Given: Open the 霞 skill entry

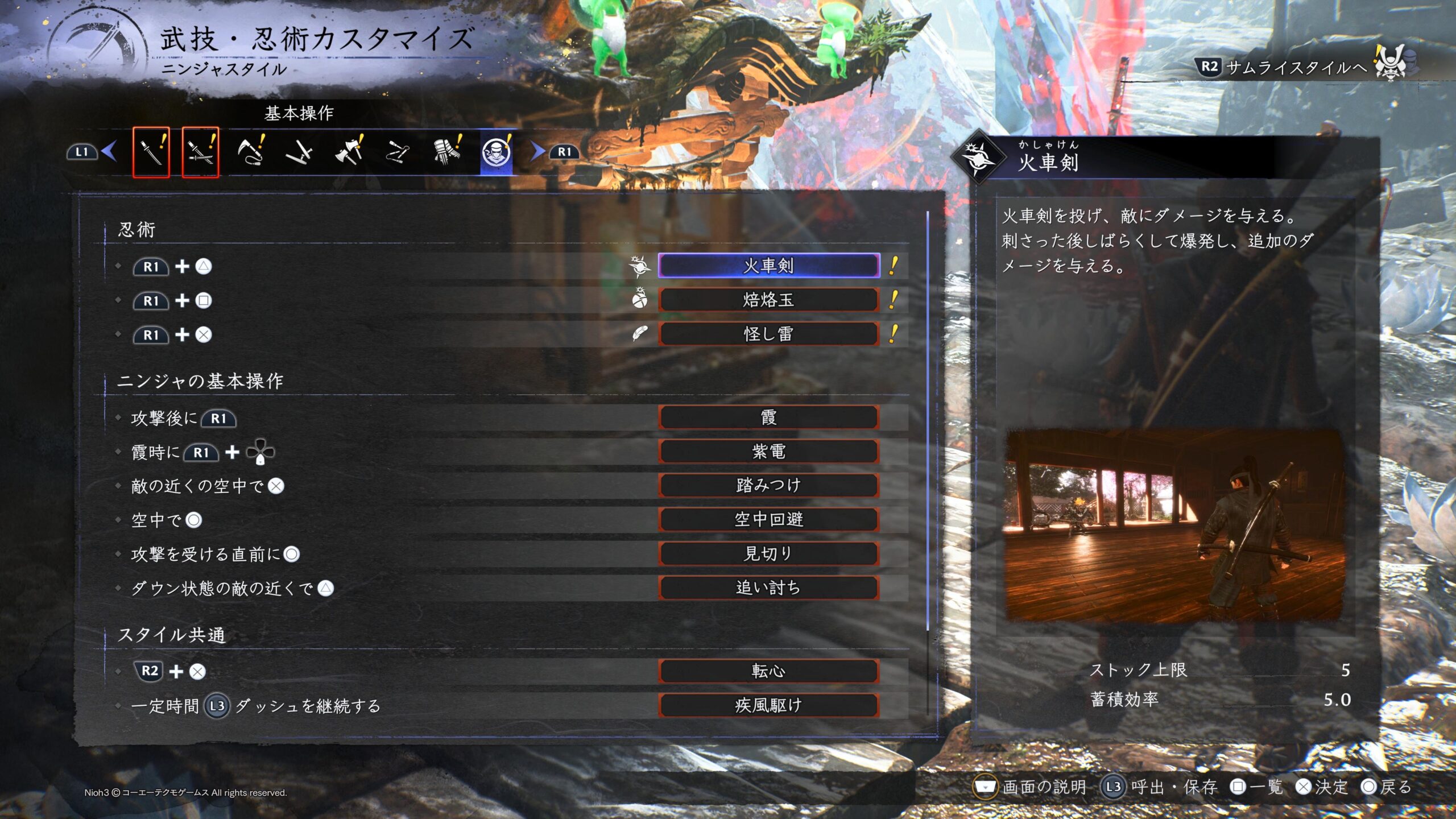Looking at the screenshot, I should (768, 417).
